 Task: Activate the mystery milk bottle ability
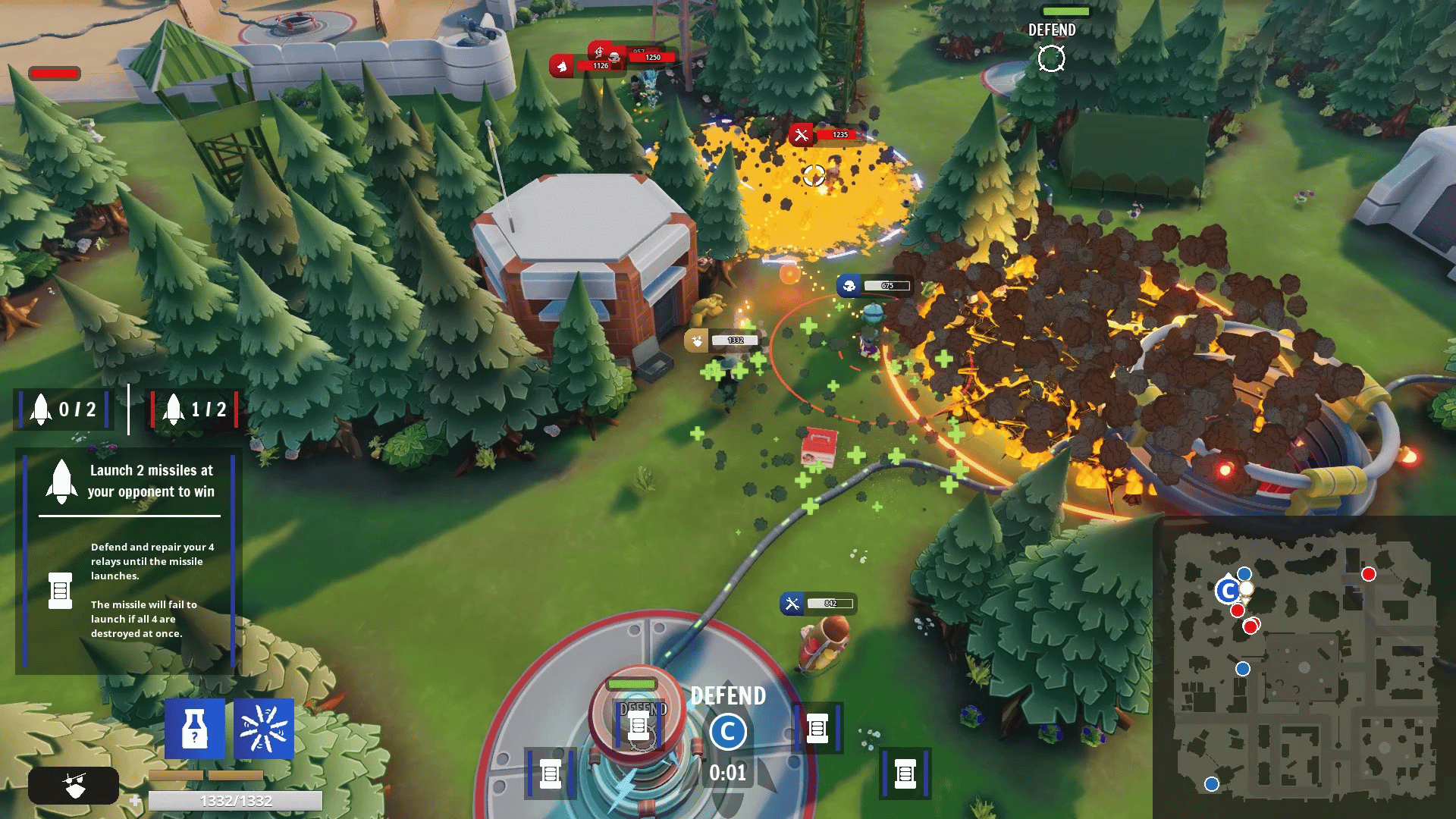click(x=195, y=729)
